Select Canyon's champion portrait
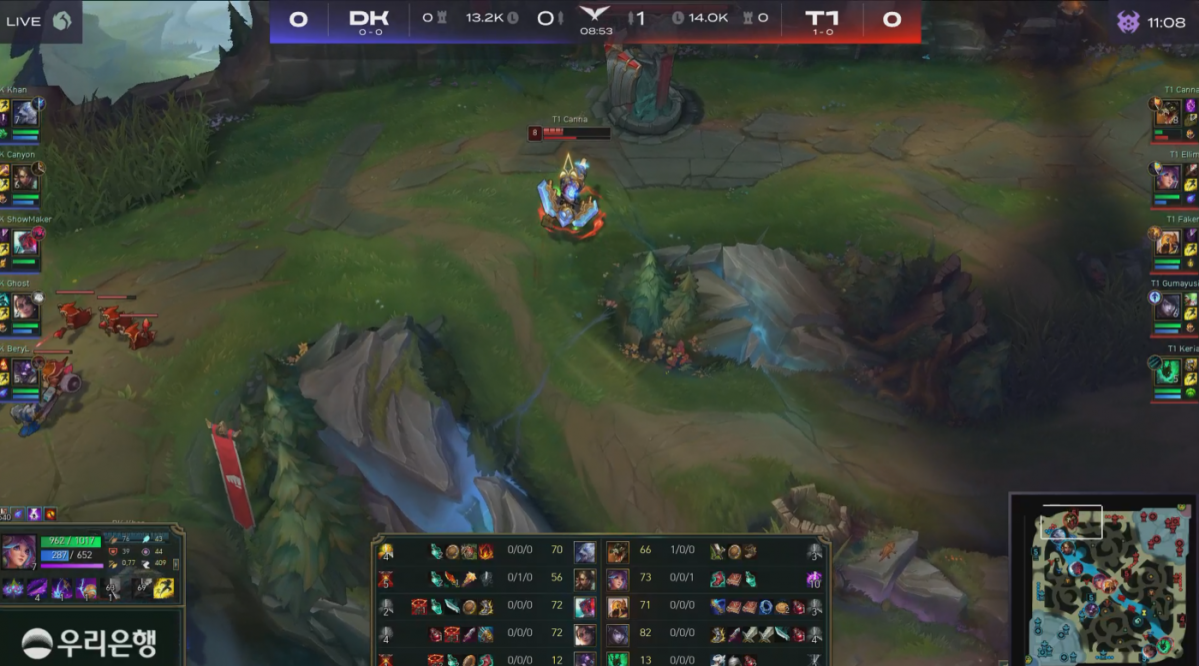 point(25,177)
